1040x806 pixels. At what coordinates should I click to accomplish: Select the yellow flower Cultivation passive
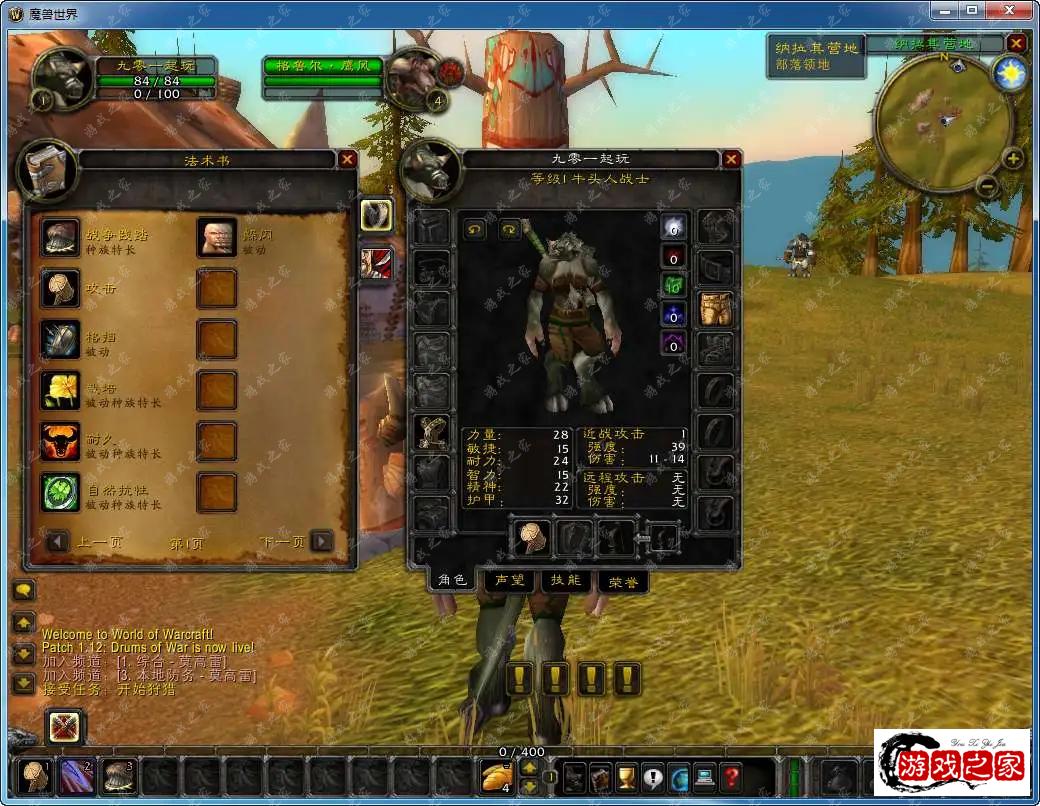pyautogui.click(x=60, y=390)
